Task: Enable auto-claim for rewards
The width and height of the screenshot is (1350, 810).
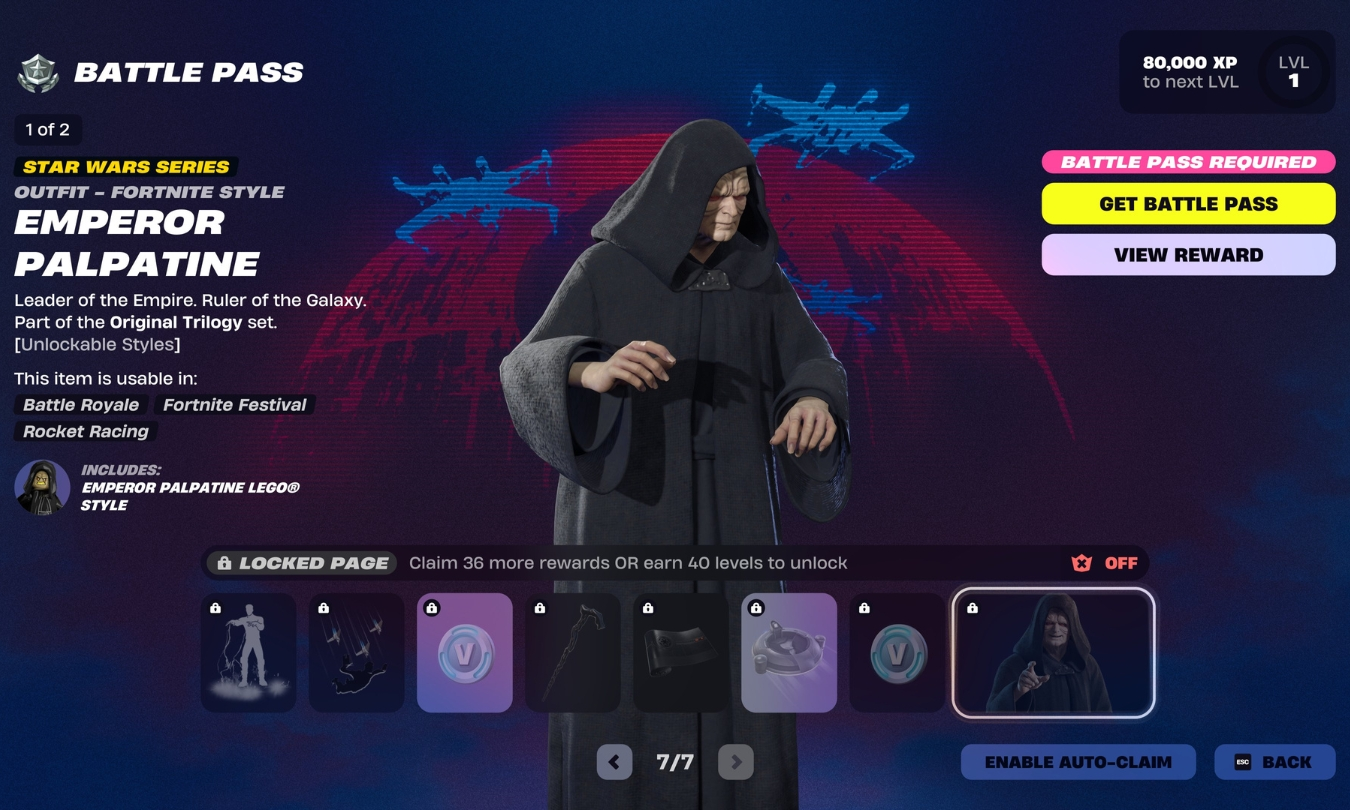Action: pos(1076,761)
